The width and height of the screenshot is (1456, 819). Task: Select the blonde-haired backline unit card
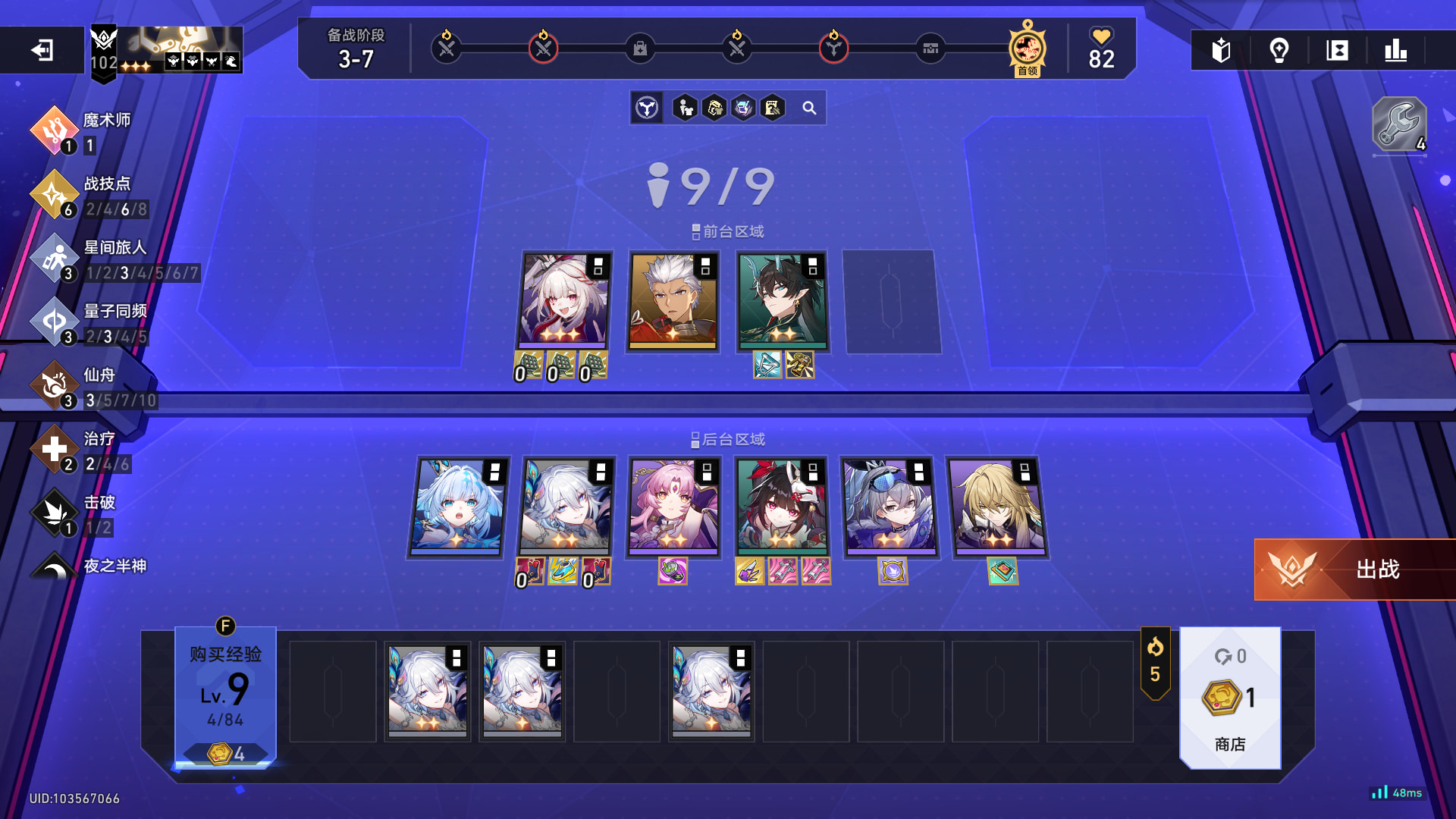point(996,507)
